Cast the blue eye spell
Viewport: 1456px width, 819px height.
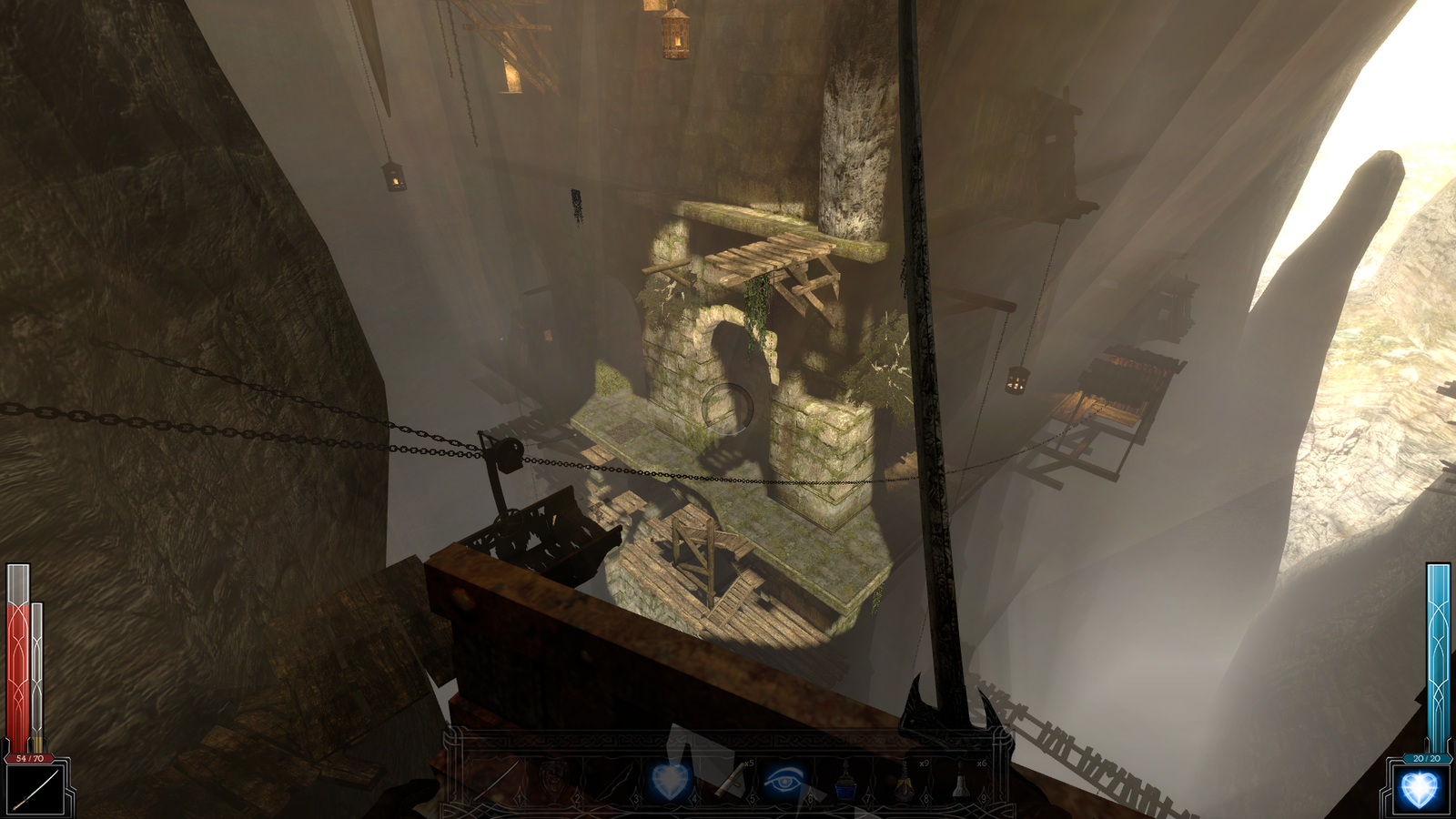coord(785,781)
